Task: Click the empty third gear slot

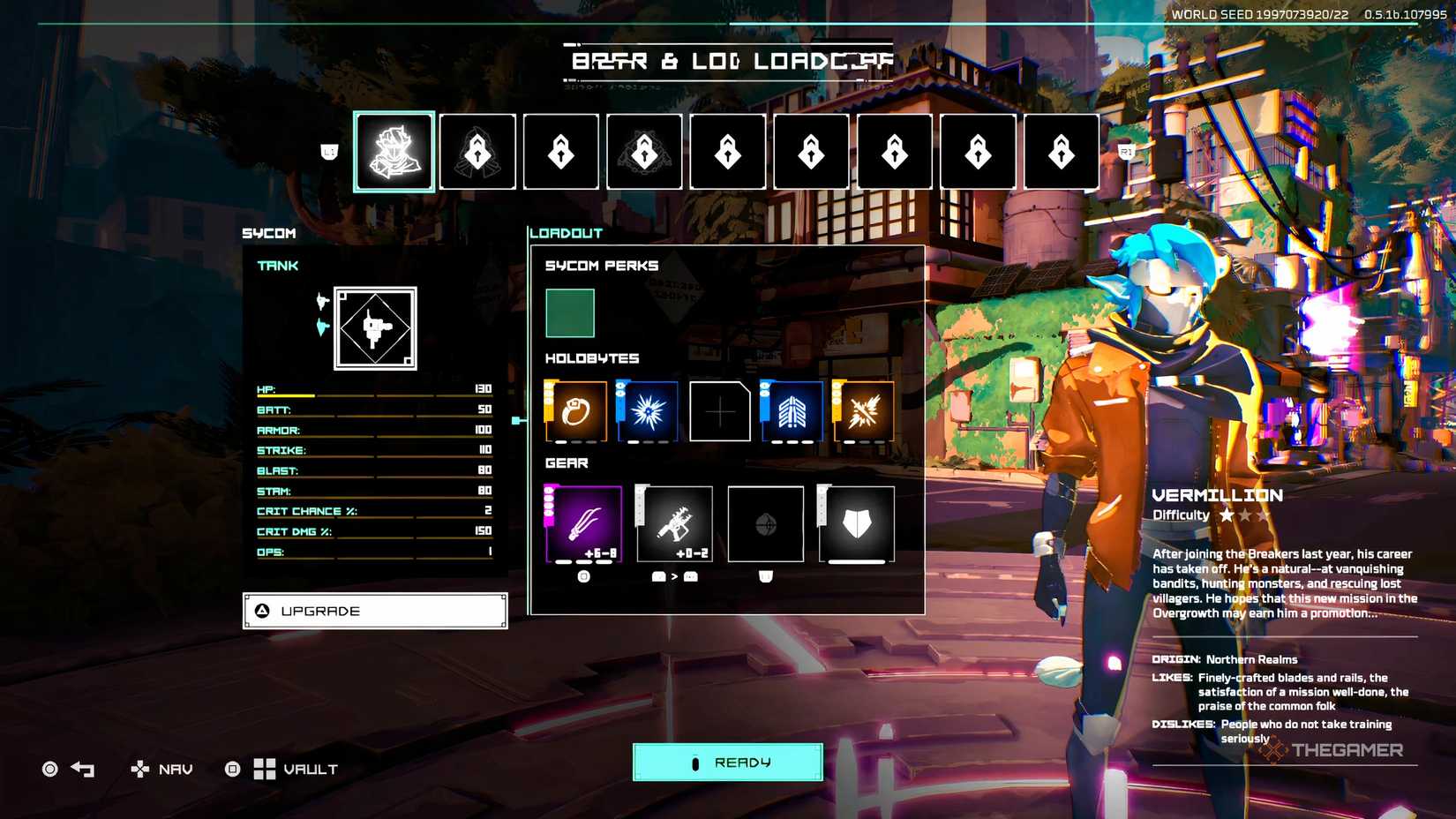Action: pyautogui.click(x=766, y=524)
